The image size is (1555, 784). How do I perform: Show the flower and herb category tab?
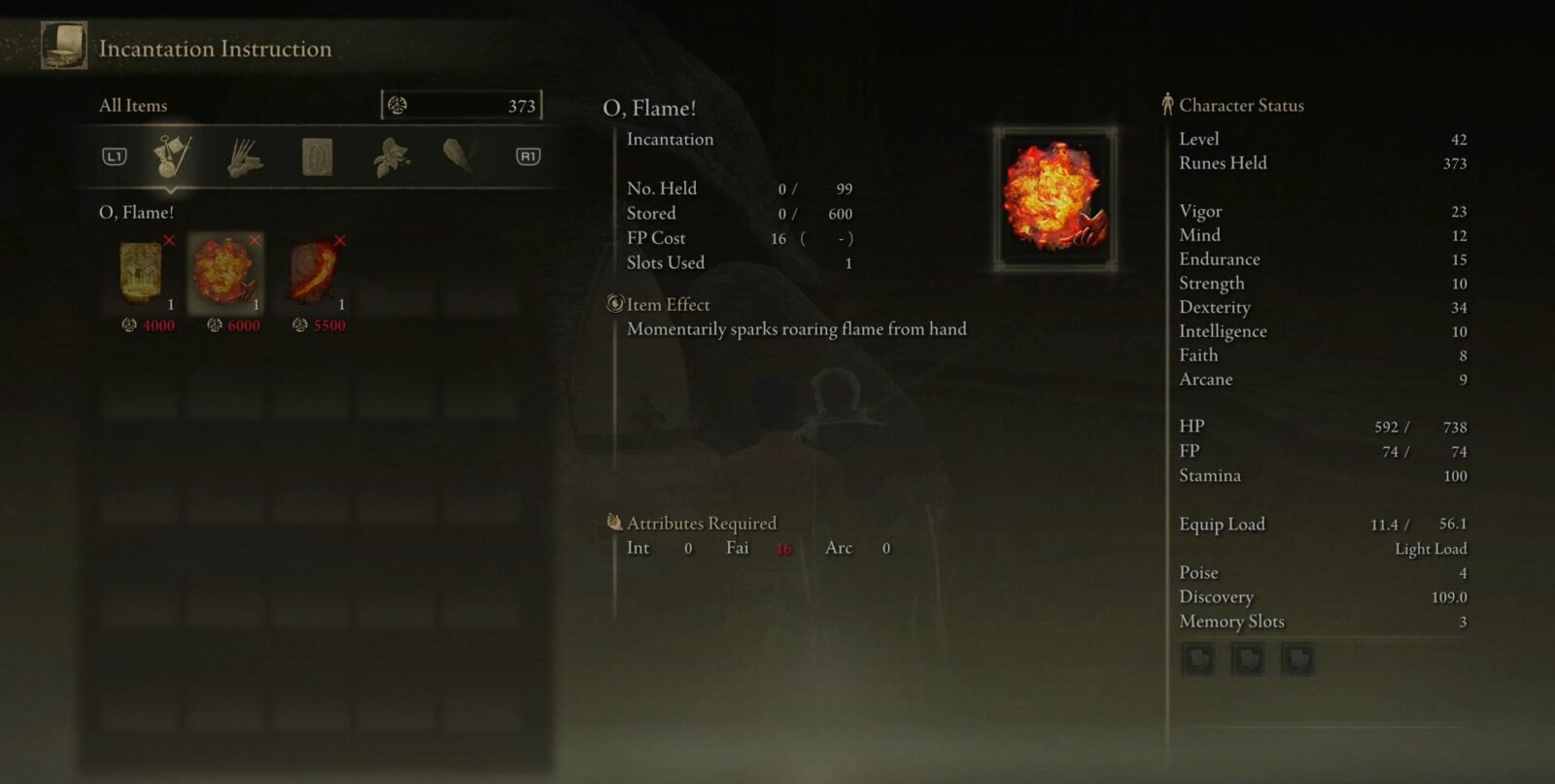[391, 156]
